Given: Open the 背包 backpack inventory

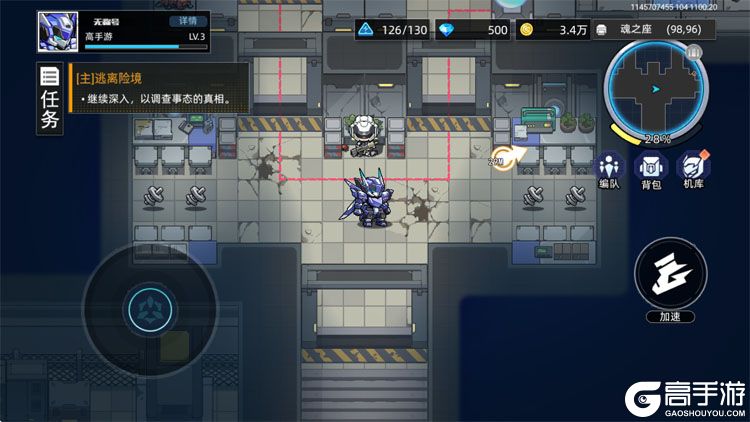Looking at the screenshot, I should 652,170.
